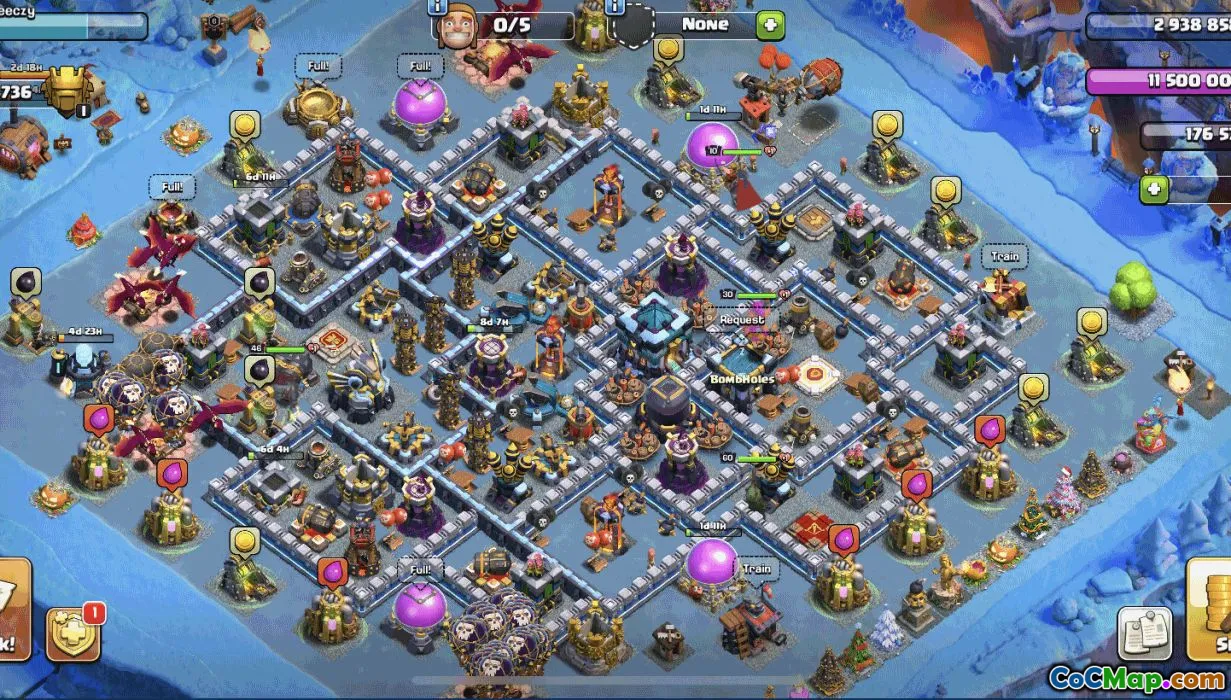Viewport: 1231px width, 700px height.
Task: Open the gold shield badge with red notification
Action: coord(73,632)
